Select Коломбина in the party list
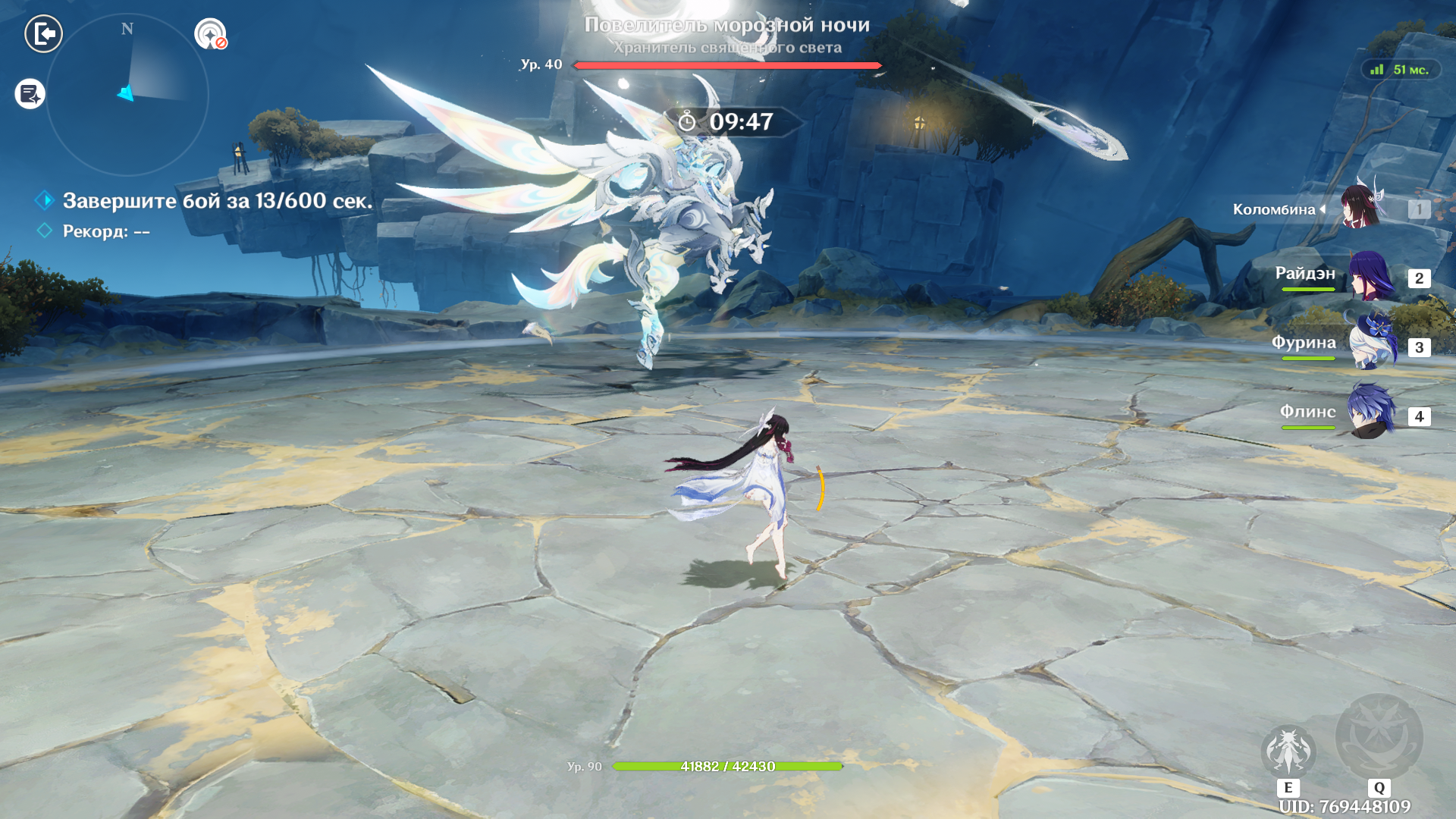The width and height of the screenshot is (1456, 819). coord(1361,207)
